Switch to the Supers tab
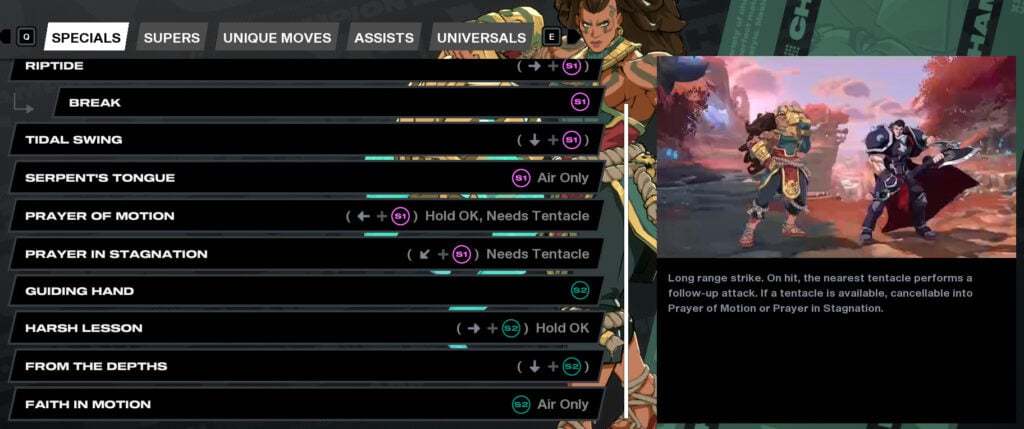 pos(172,38)
